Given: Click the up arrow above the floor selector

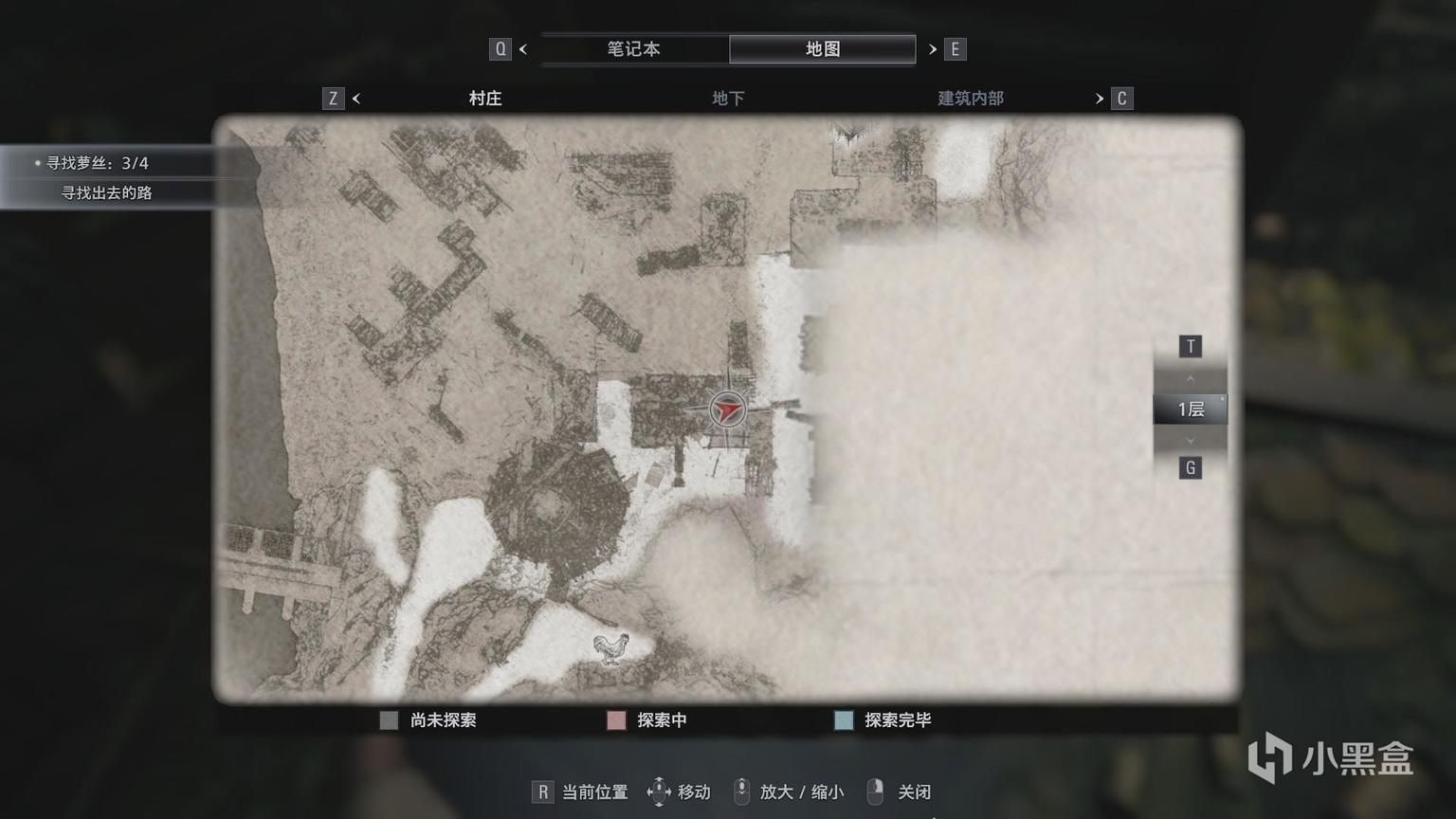Looking at the screenshot, I should click(x=1190, y=377).
